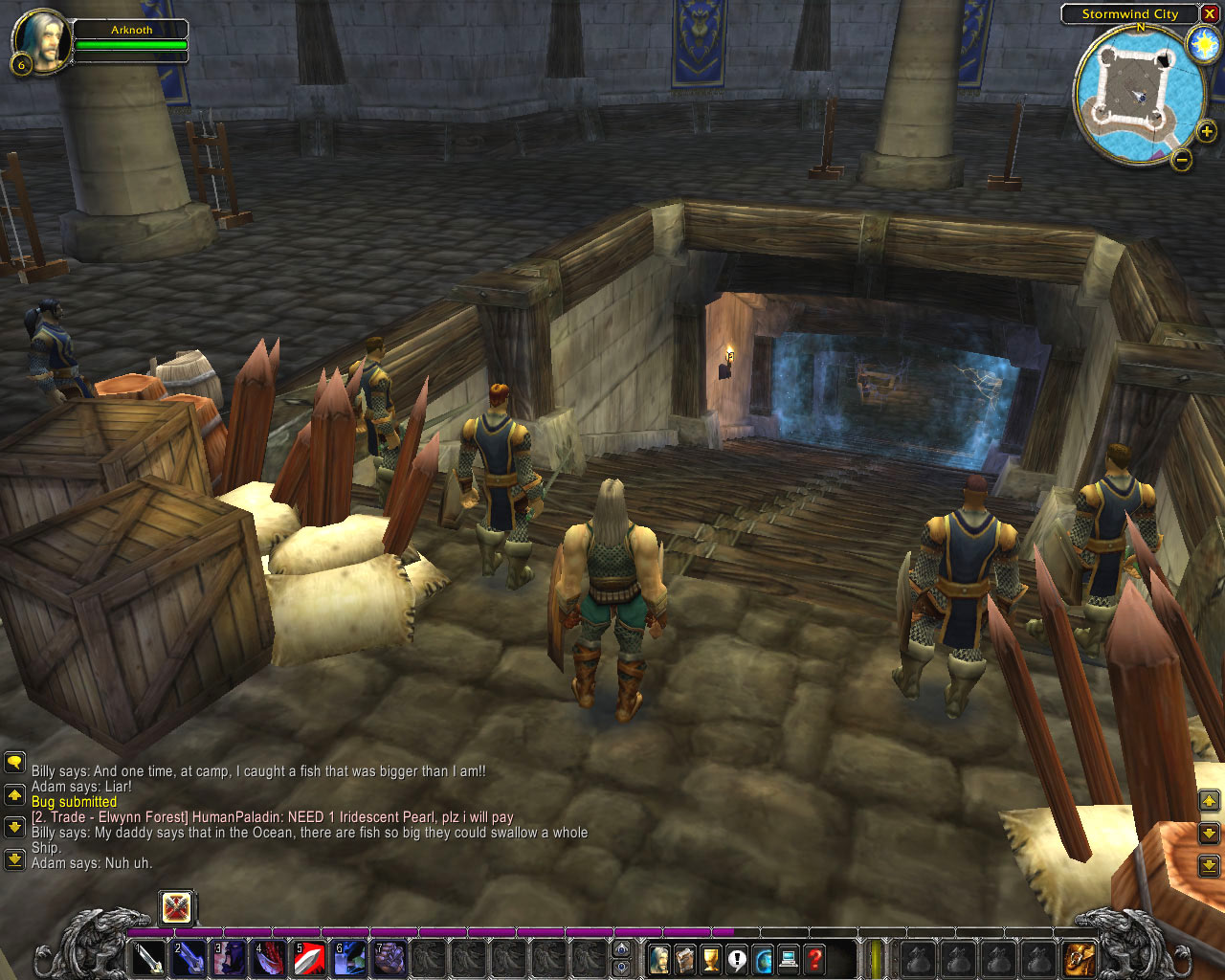Open the rightmost backpack bag
1225x980 pixels.
1079,958
